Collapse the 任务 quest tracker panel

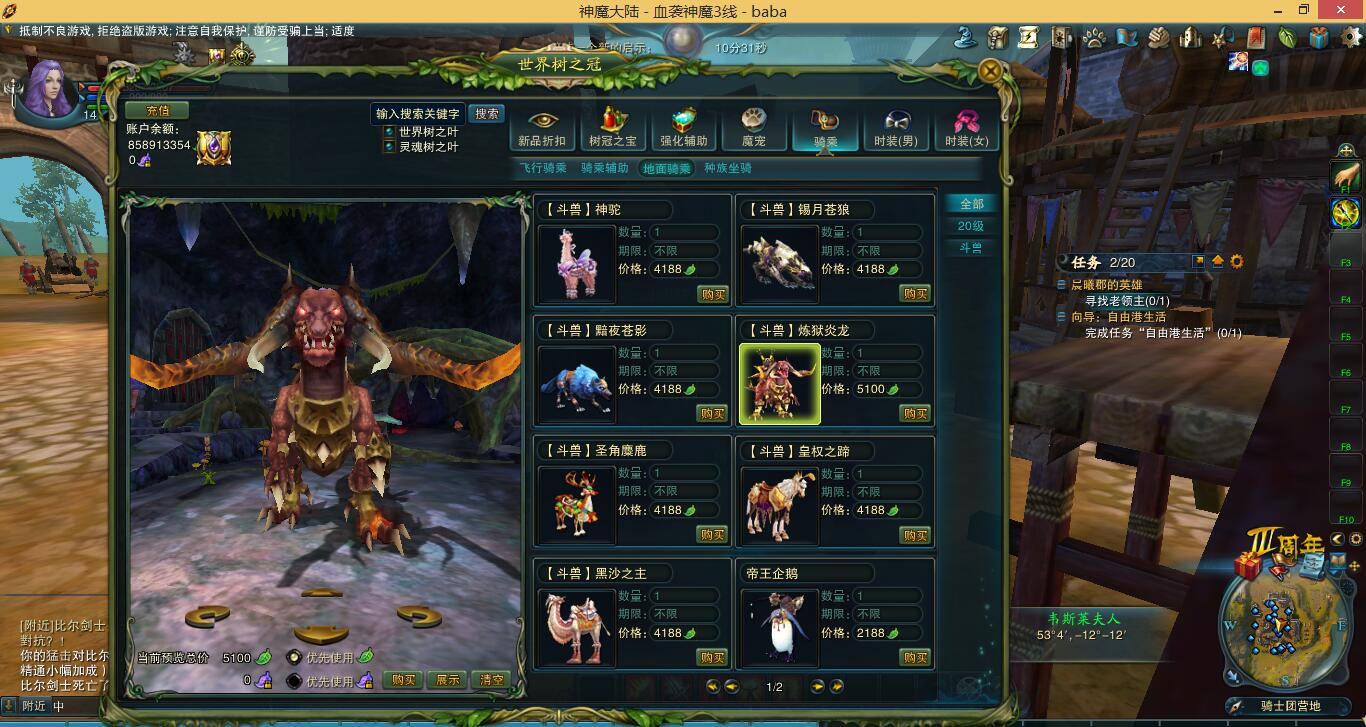tap(1220, 261)
